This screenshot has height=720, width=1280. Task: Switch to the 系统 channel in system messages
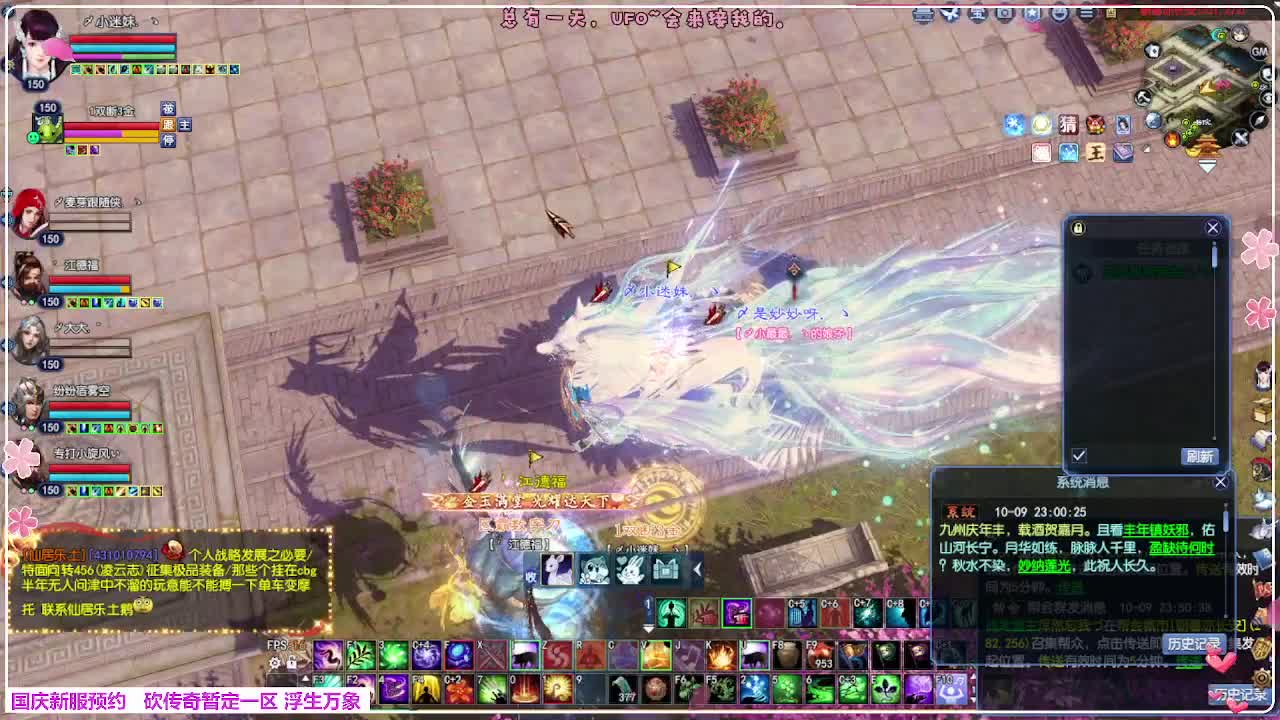(x=960, y=511)
